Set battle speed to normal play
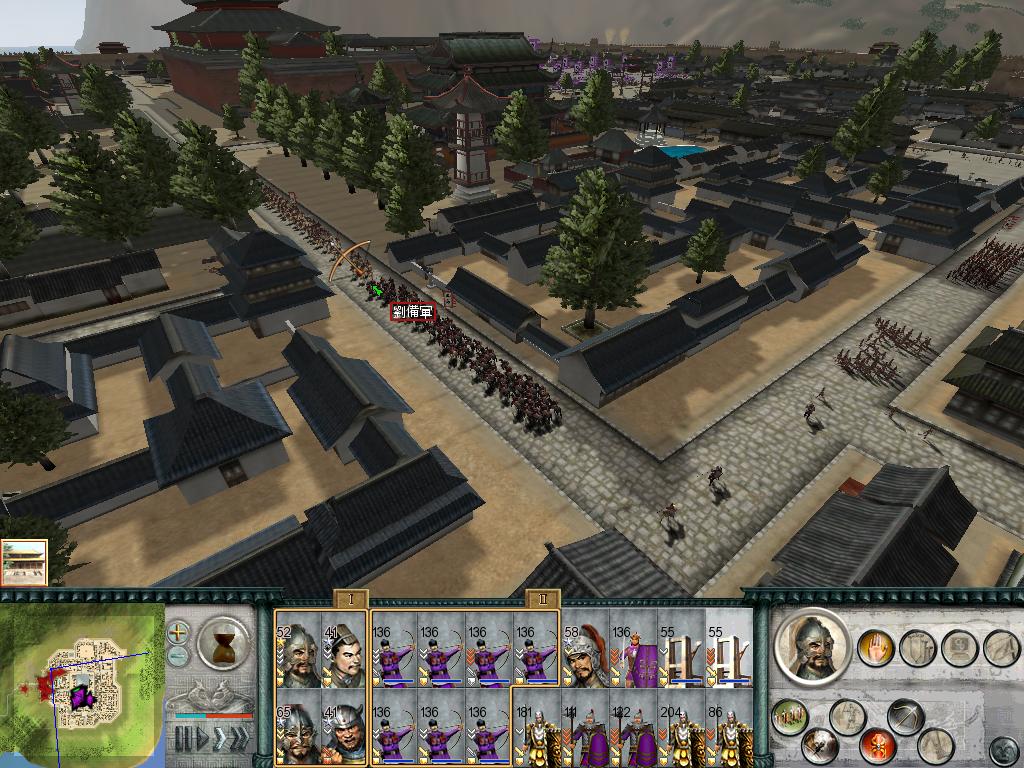This screenshot has height=768, width=1024. click(203, 739)
